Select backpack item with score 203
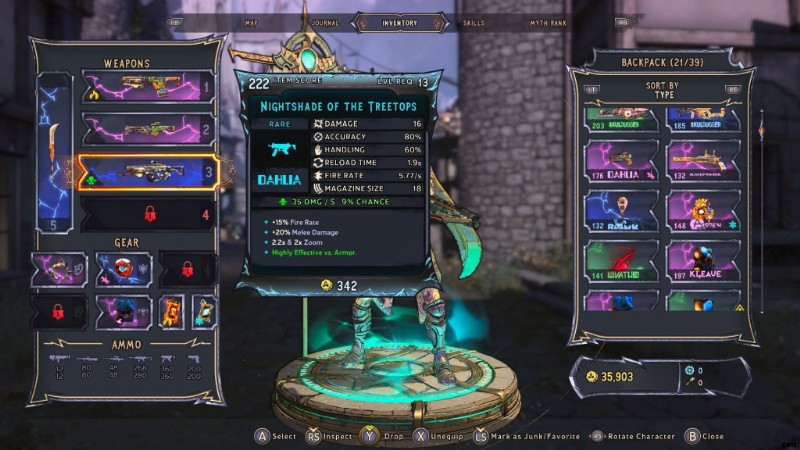The height and width of the screenshot is (450, 800). (622, 120)
